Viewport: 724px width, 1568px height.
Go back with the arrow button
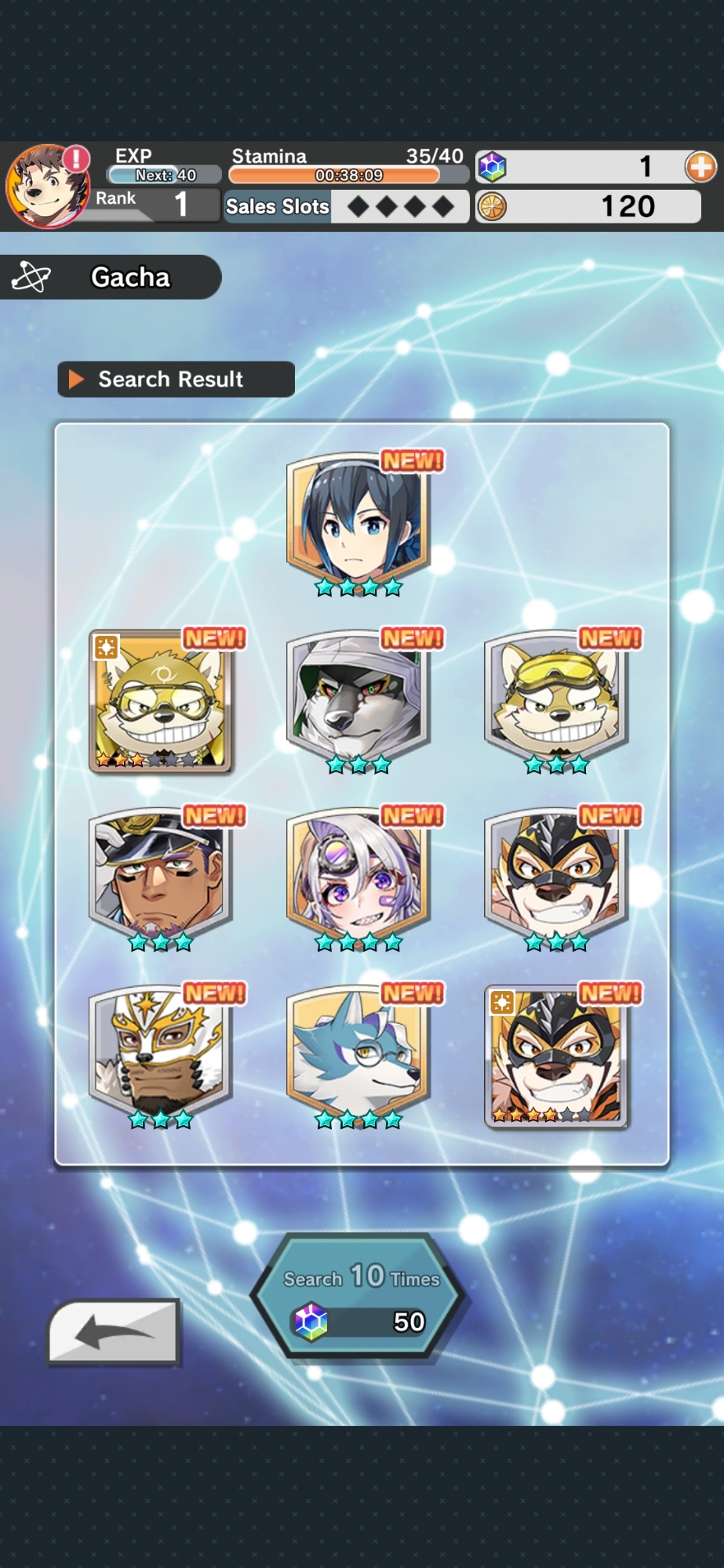pyautogui.click(x=115, y=1332)
